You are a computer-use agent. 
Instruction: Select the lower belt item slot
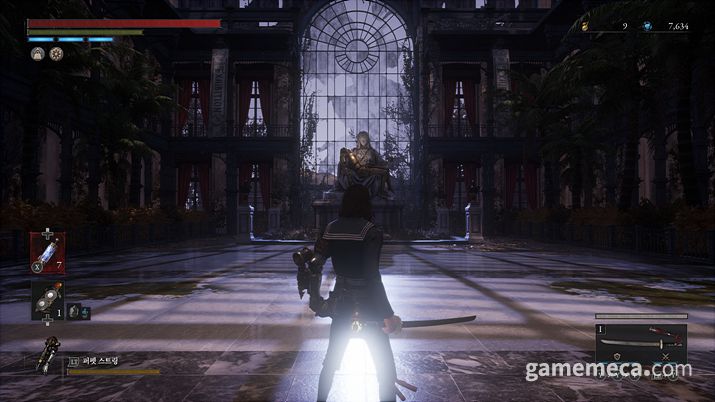47,300
